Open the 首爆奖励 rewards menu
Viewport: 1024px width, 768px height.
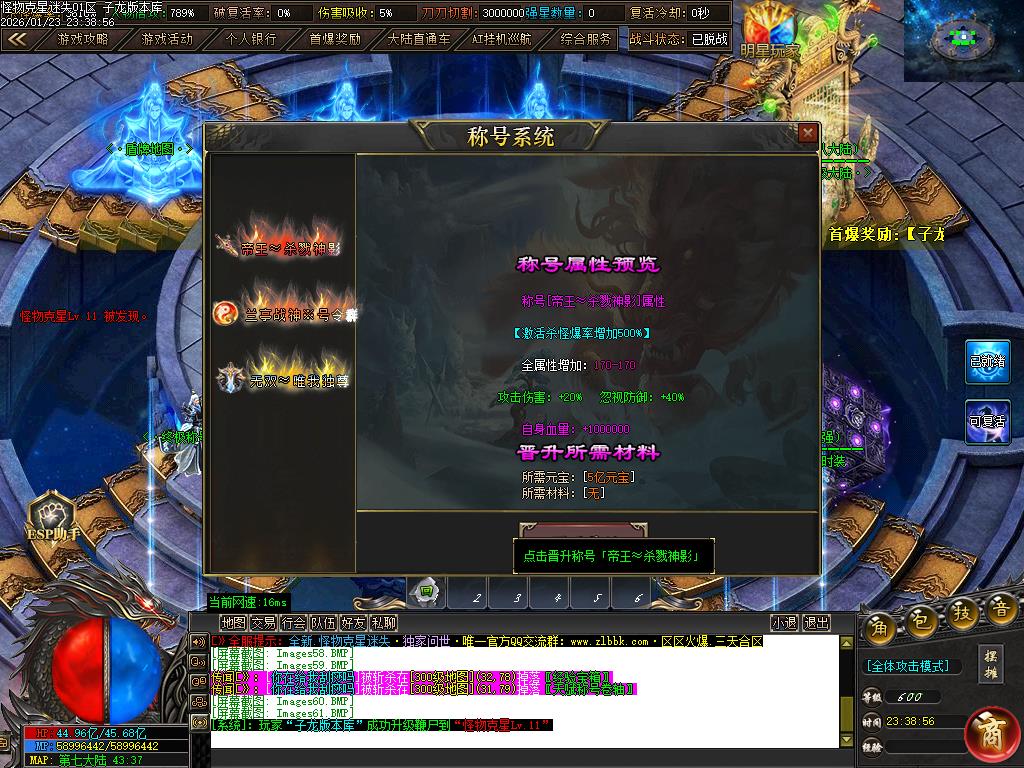click(335, 39)
